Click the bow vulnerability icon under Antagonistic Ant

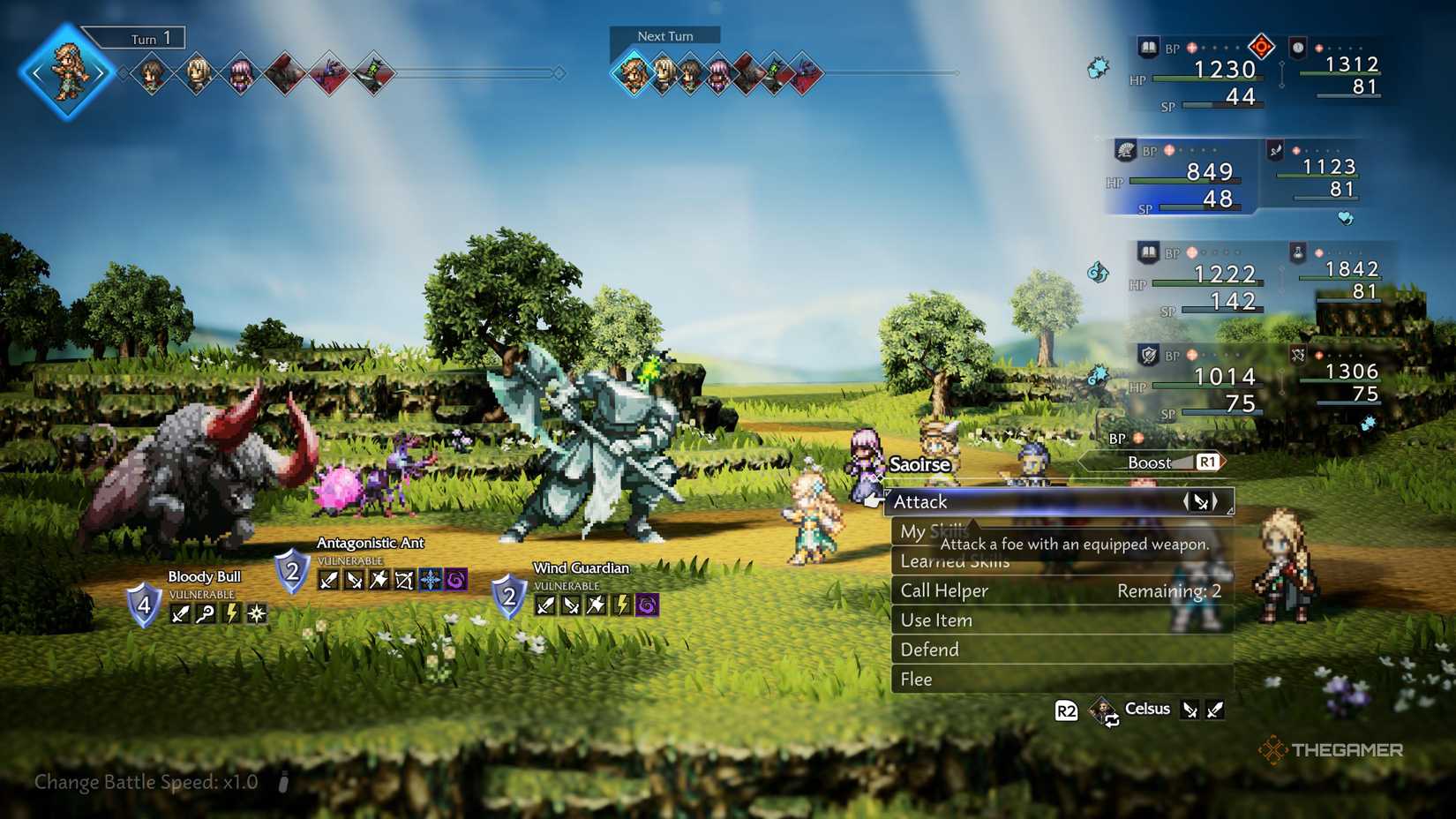coord(402,580)
